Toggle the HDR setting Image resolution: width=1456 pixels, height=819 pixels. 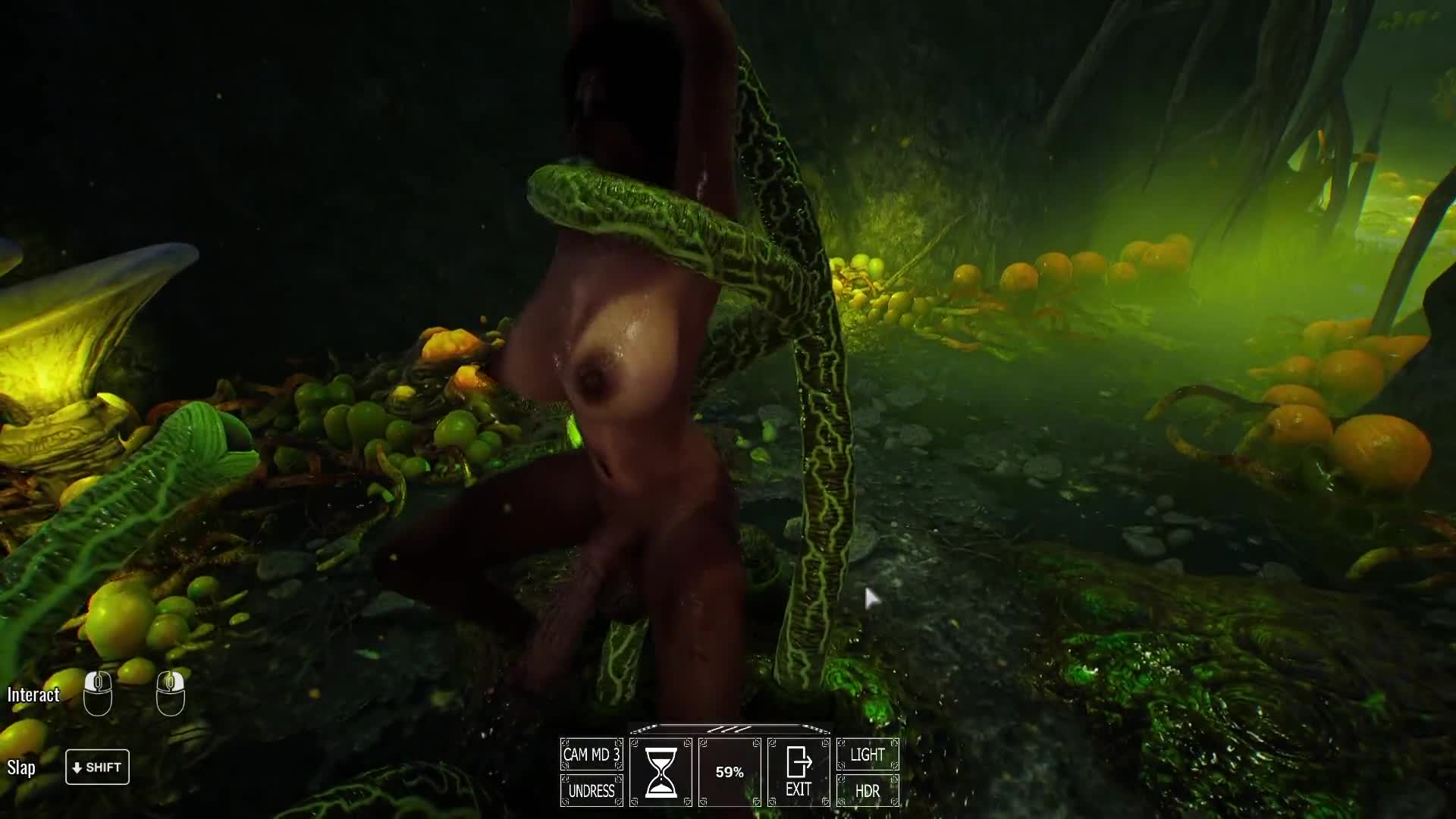[x=868, y=791]
